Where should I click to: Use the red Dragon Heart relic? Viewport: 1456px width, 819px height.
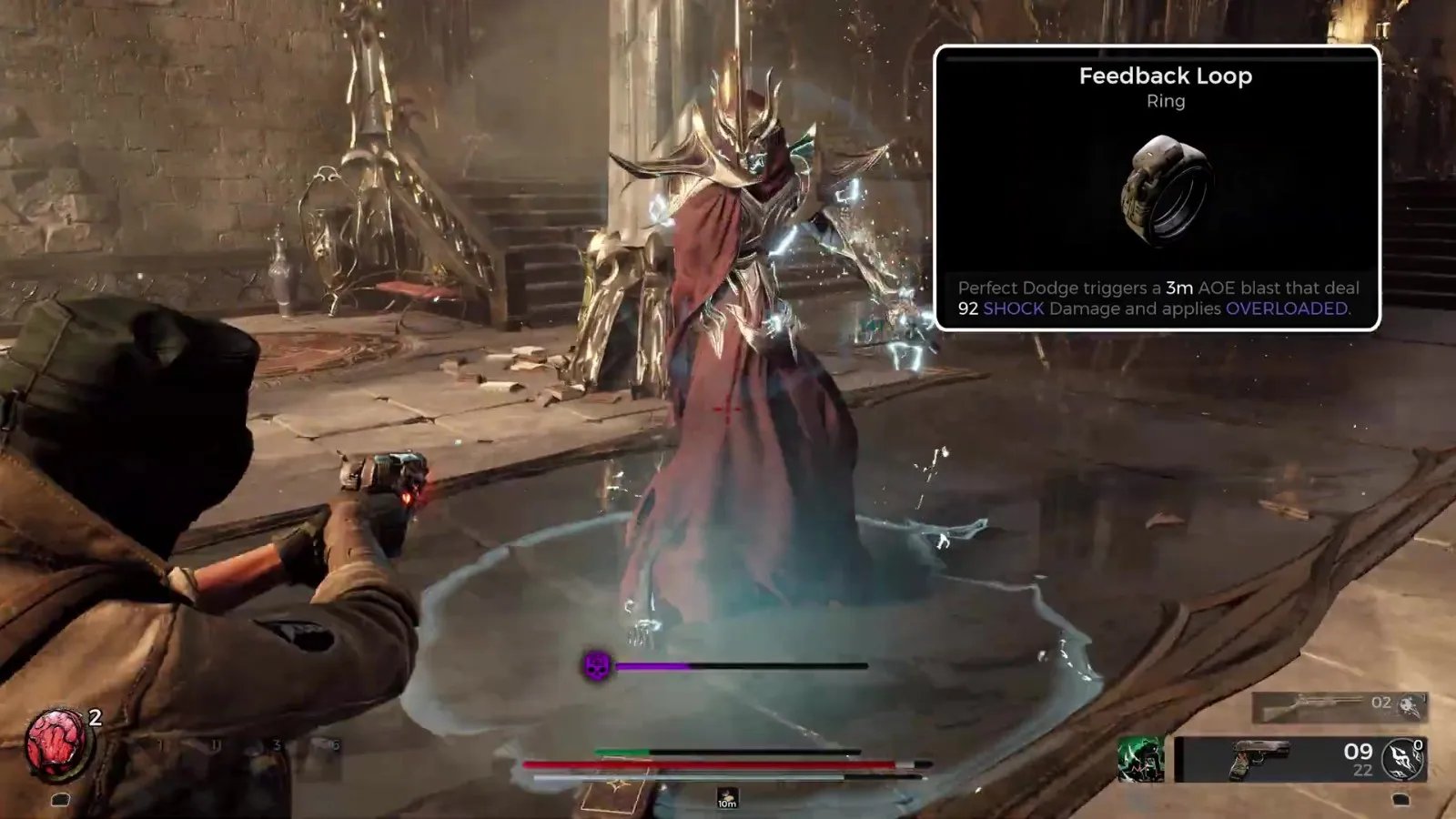59,743
